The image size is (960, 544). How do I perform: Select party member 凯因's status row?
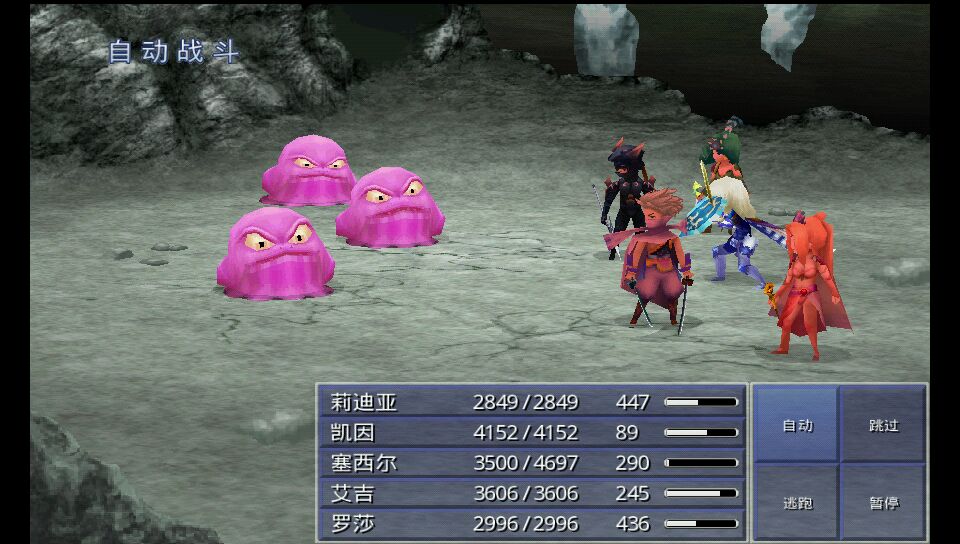(532, 433)
